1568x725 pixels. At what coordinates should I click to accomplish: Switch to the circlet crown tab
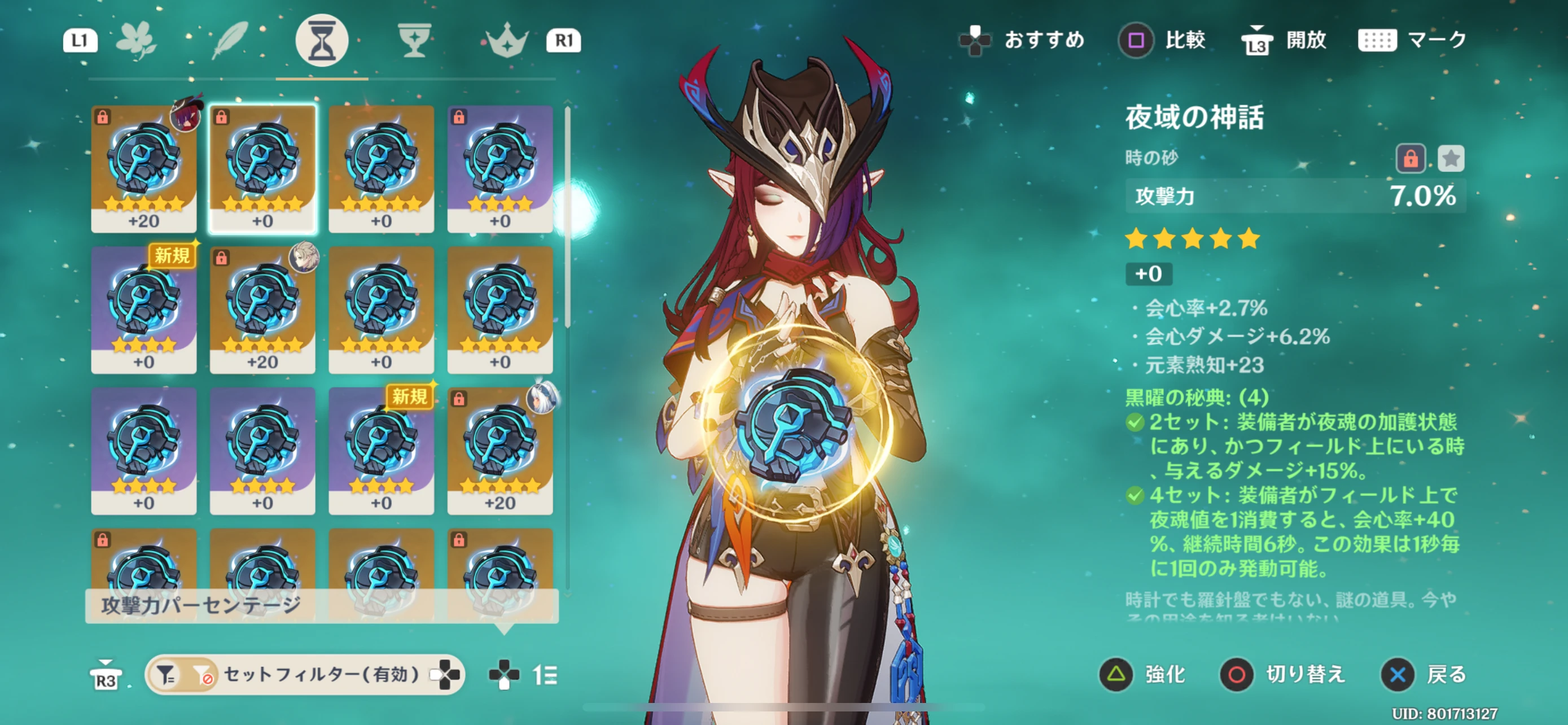tap(506, 41)
